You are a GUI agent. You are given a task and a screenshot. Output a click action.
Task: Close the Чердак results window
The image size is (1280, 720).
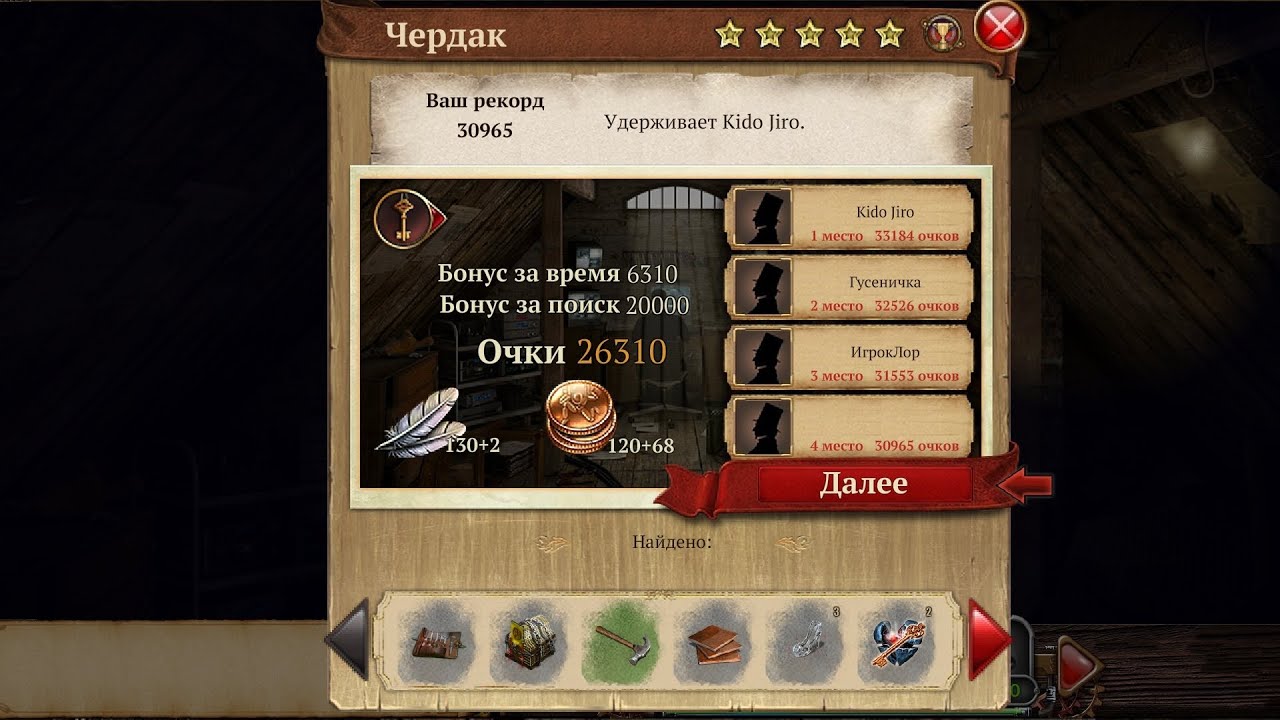[x=999, y=30]
